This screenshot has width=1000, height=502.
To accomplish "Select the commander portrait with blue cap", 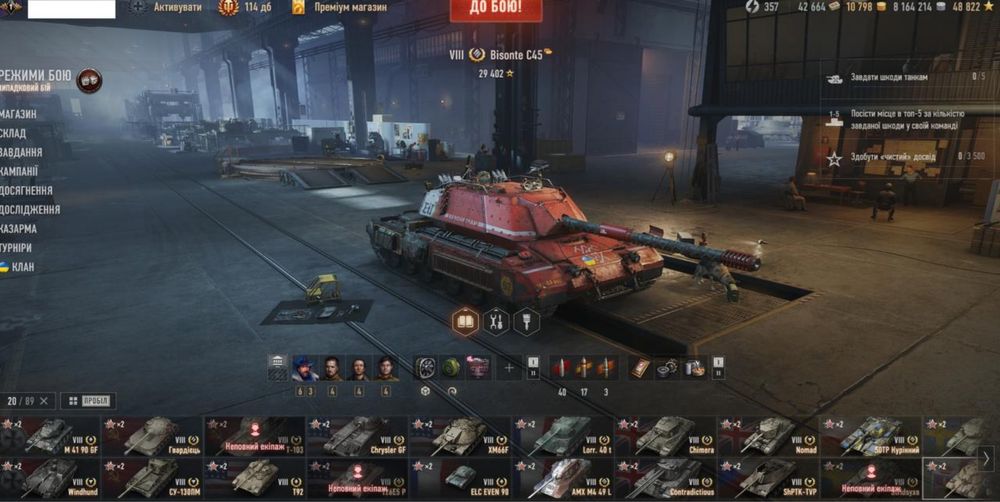I will 305,368.
